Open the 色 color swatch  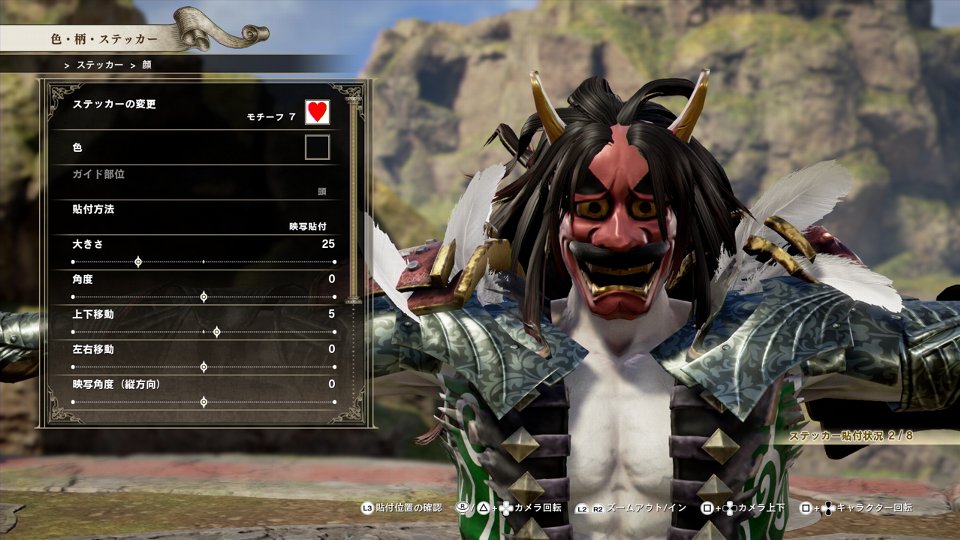tap(317, 148)
